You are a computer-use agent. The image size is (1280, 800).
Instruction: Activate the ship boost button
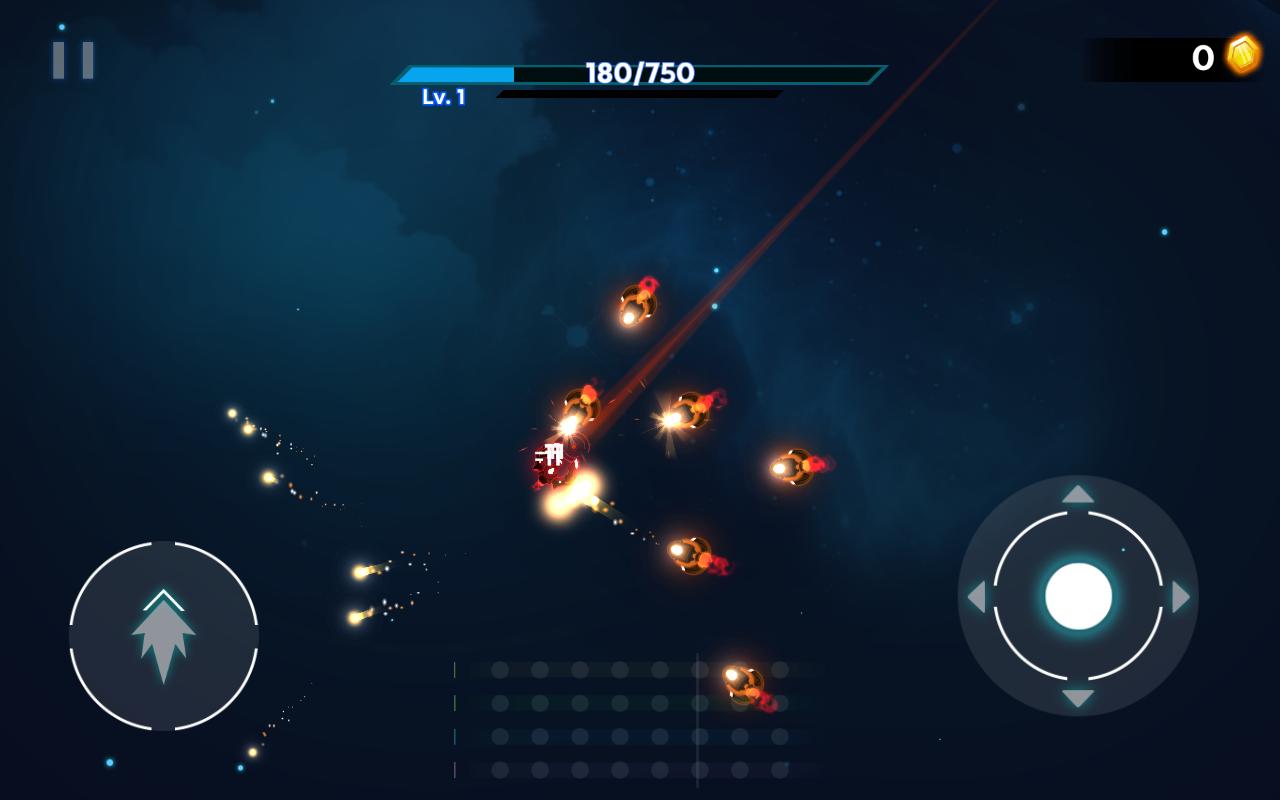point(164,636)
